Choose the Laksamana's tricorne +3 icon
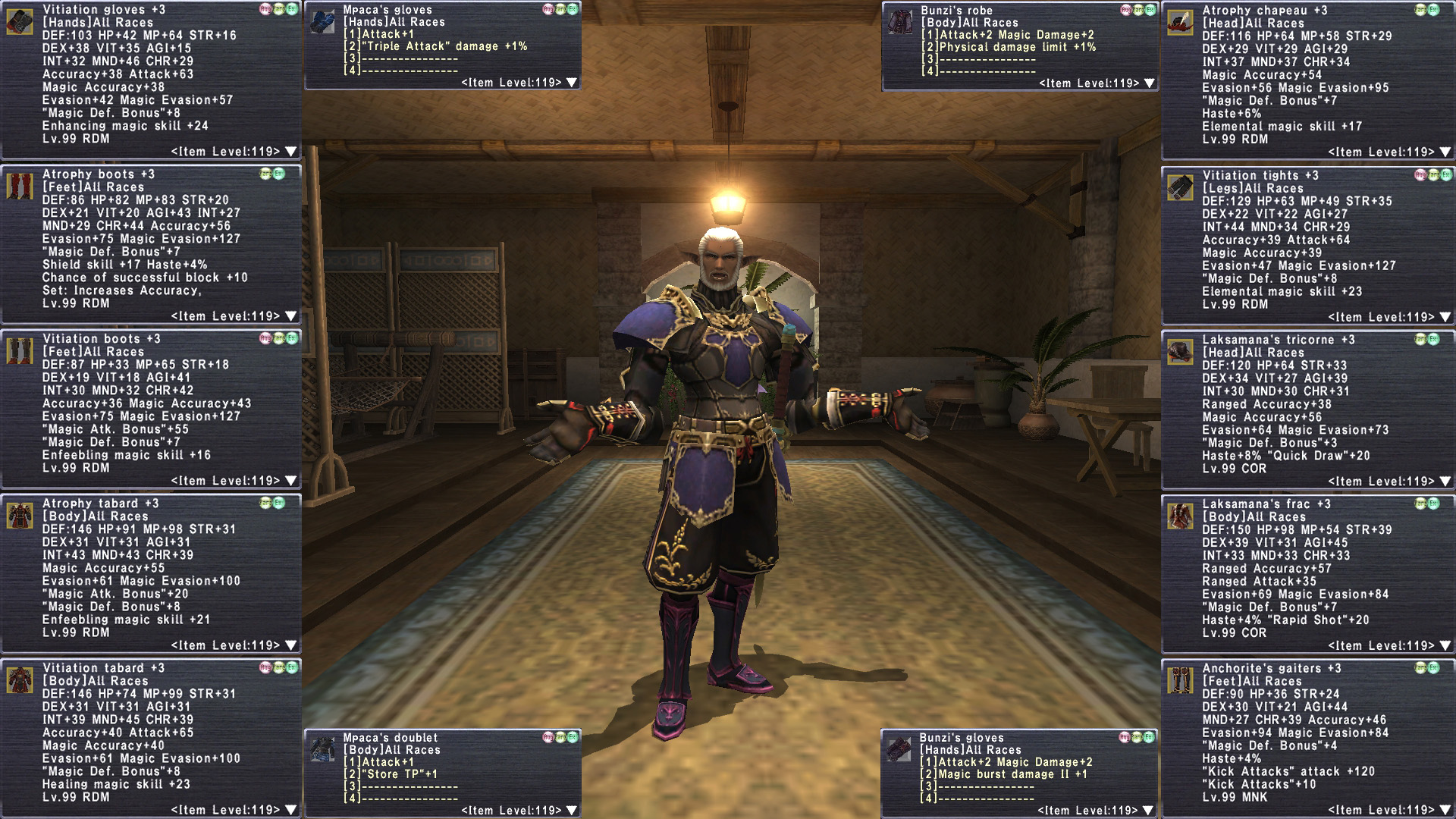Viewport: 1456px width, 819px height. (1180, 352)
